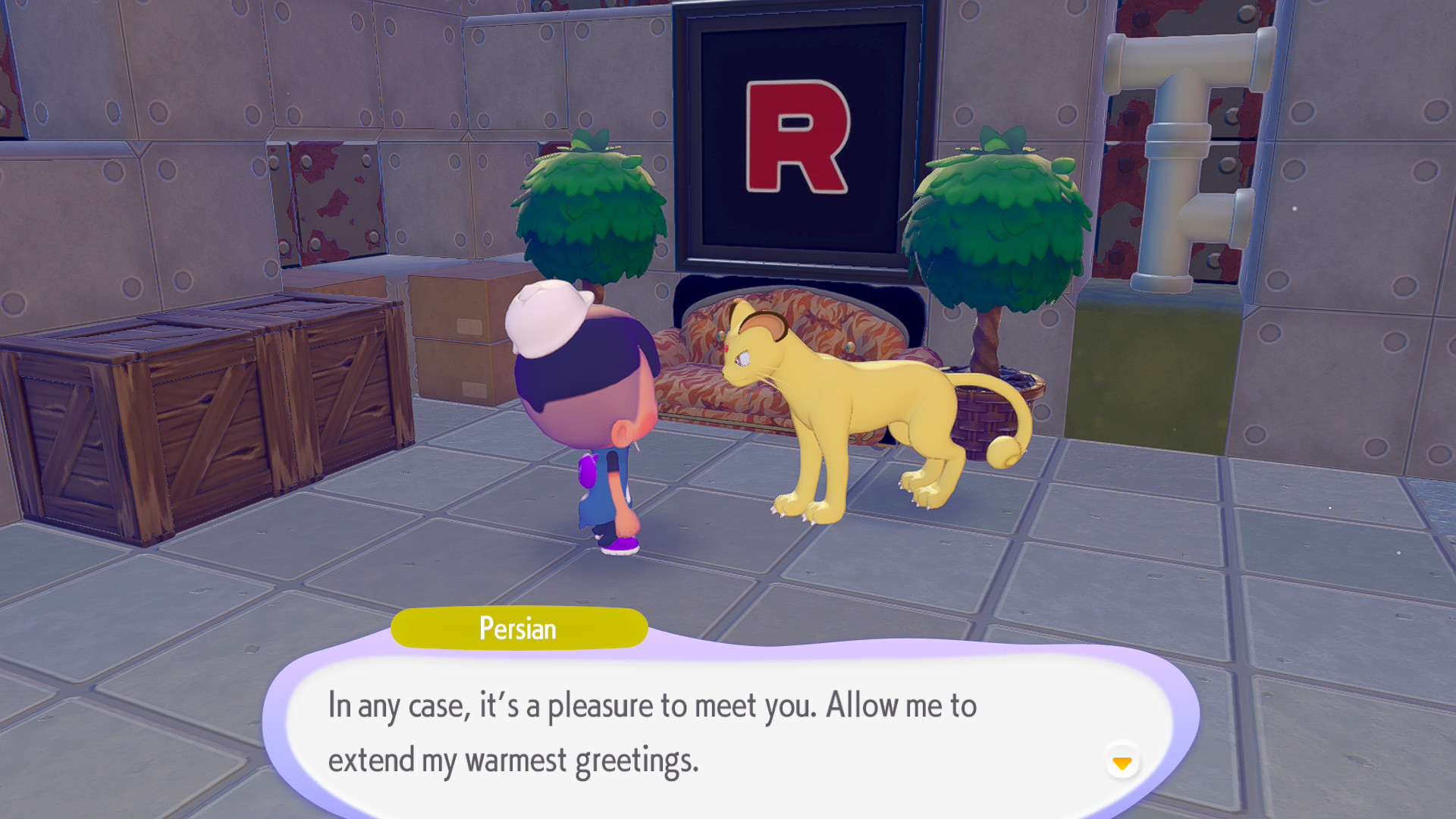Click Persian's dialogue text box
Viewport: 1456px width, 819px height.
click(728, 731)
